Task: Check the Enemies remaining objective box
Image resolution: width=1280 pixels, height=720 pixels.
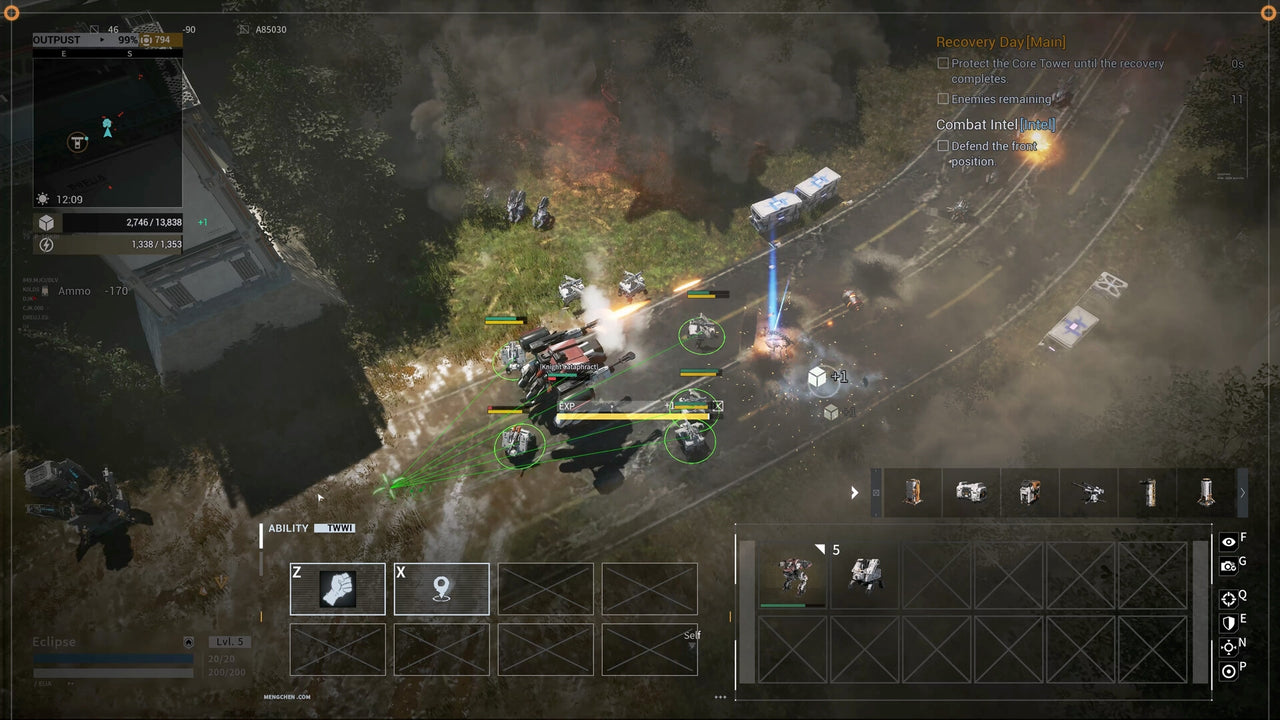Action: coord(943,99)
